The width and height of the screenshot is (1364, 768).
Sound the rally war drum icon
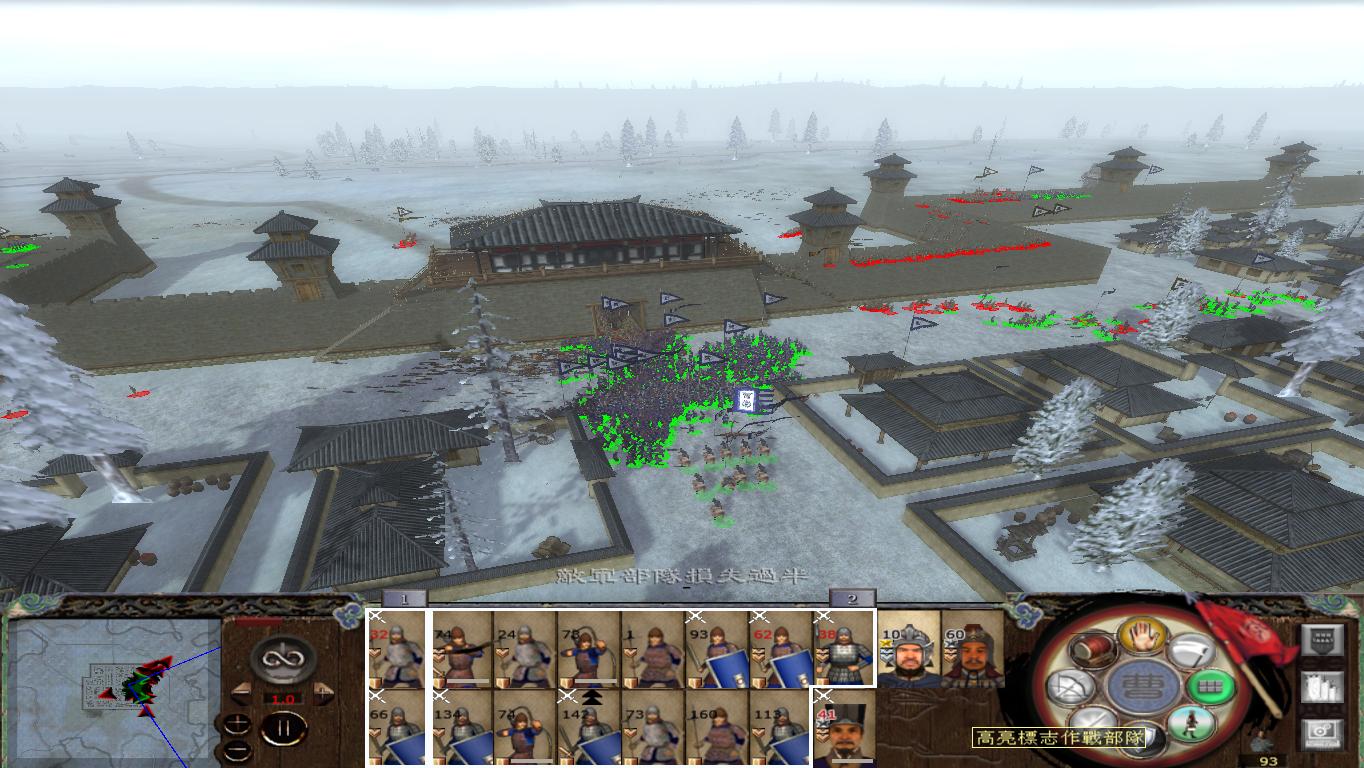click(1091, 649)
